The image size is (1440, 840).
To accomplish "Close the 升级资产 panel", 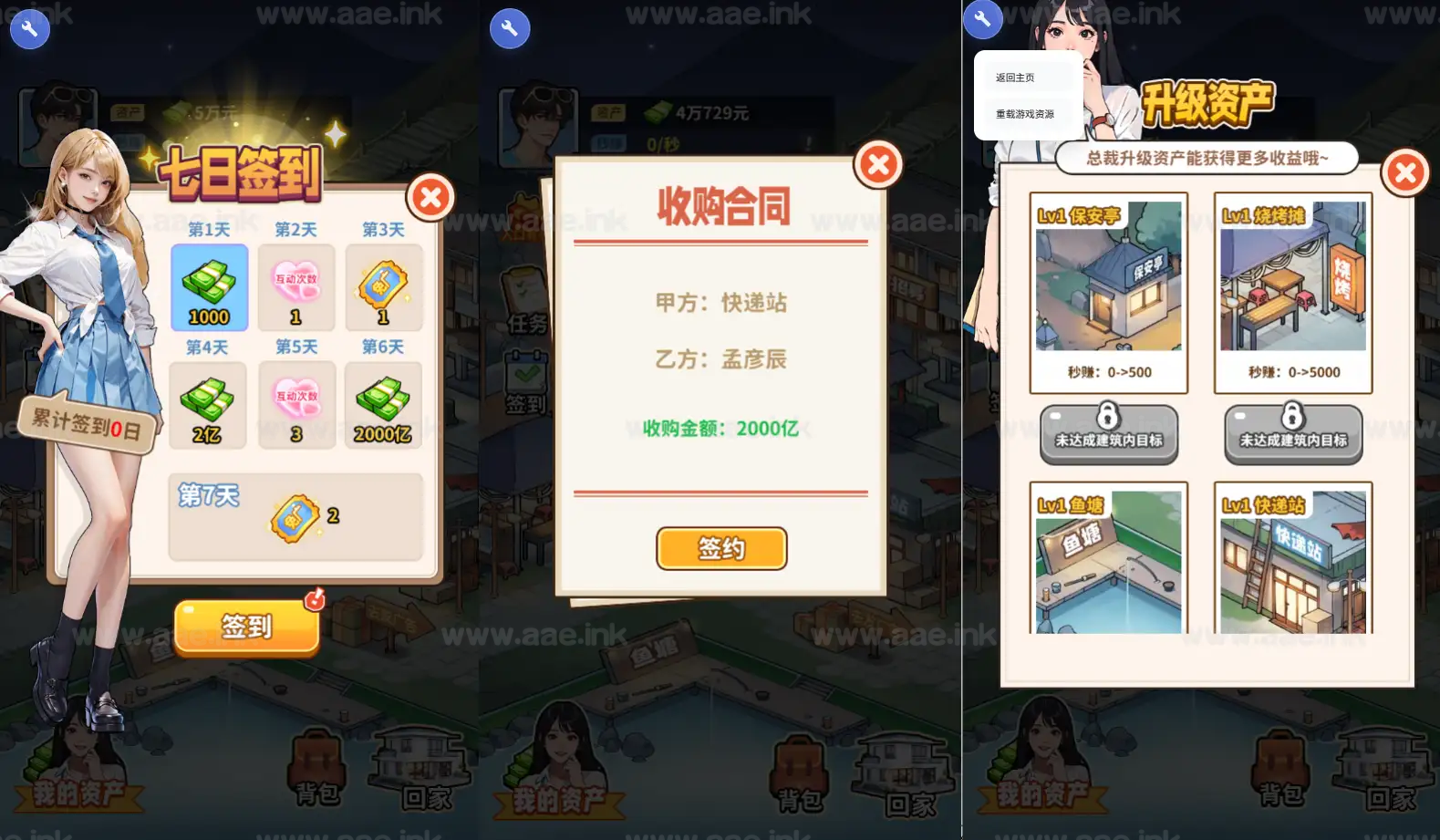I will point(1404,172).
